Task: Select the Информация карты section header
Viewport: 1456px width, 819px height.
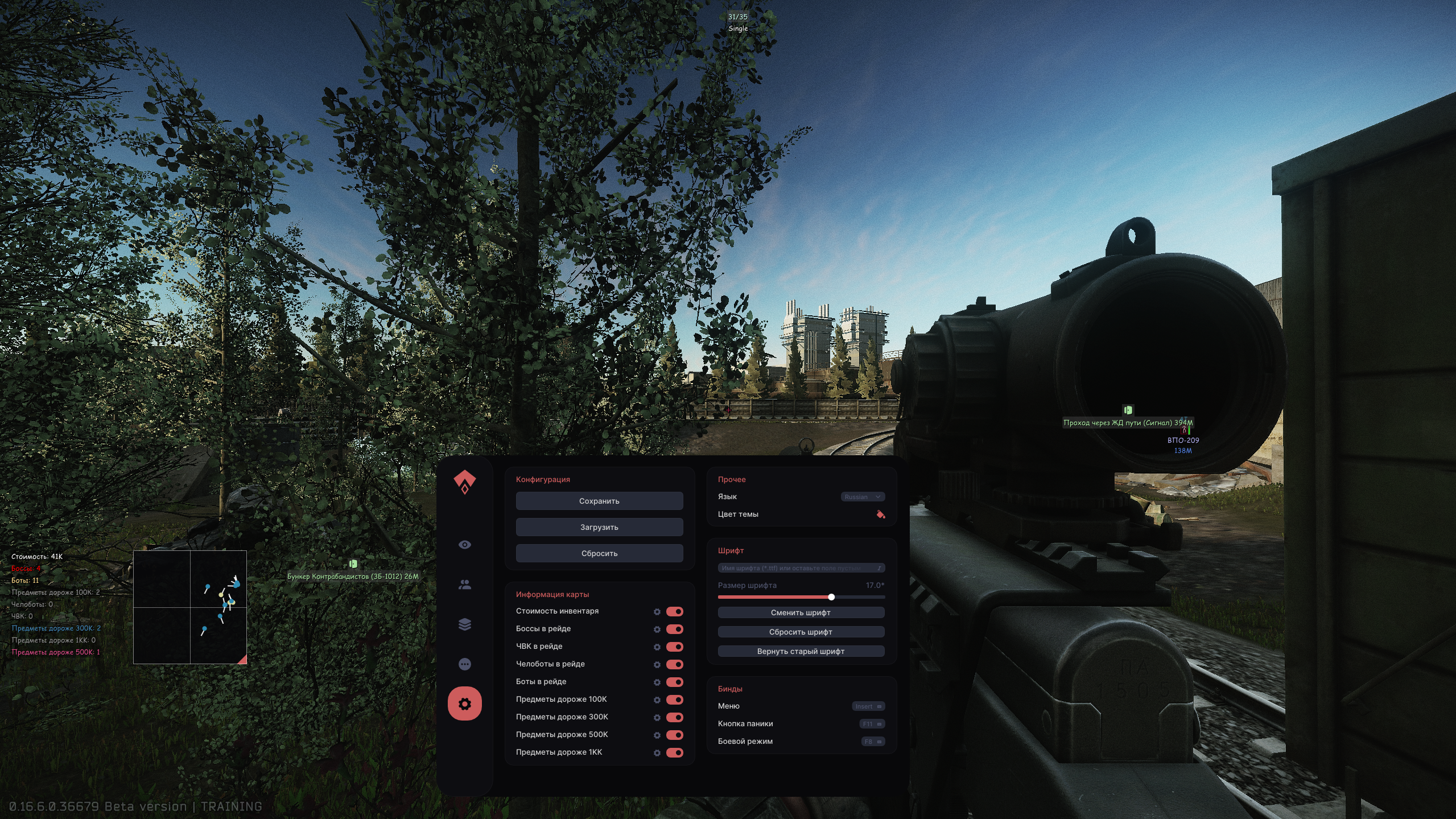Action: pos(552,594)
